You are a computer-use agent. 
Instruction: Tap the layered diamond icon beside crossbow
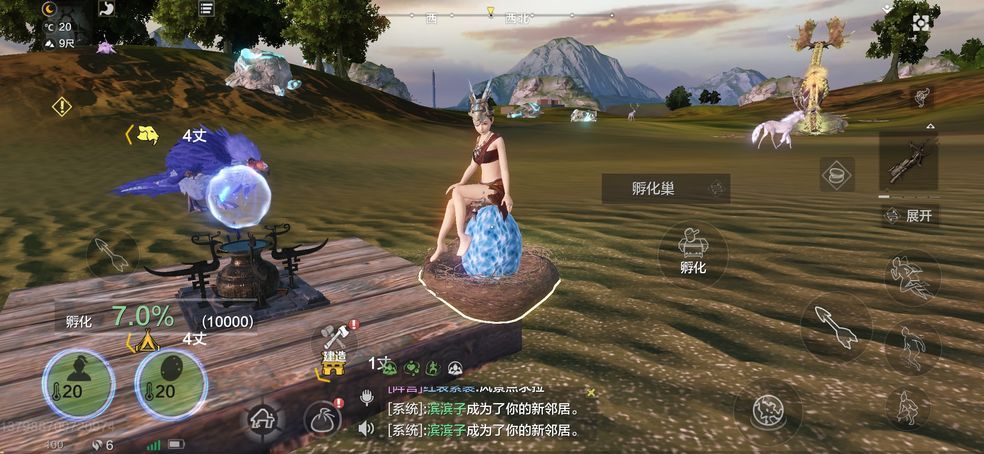click(x=836, y=174)
